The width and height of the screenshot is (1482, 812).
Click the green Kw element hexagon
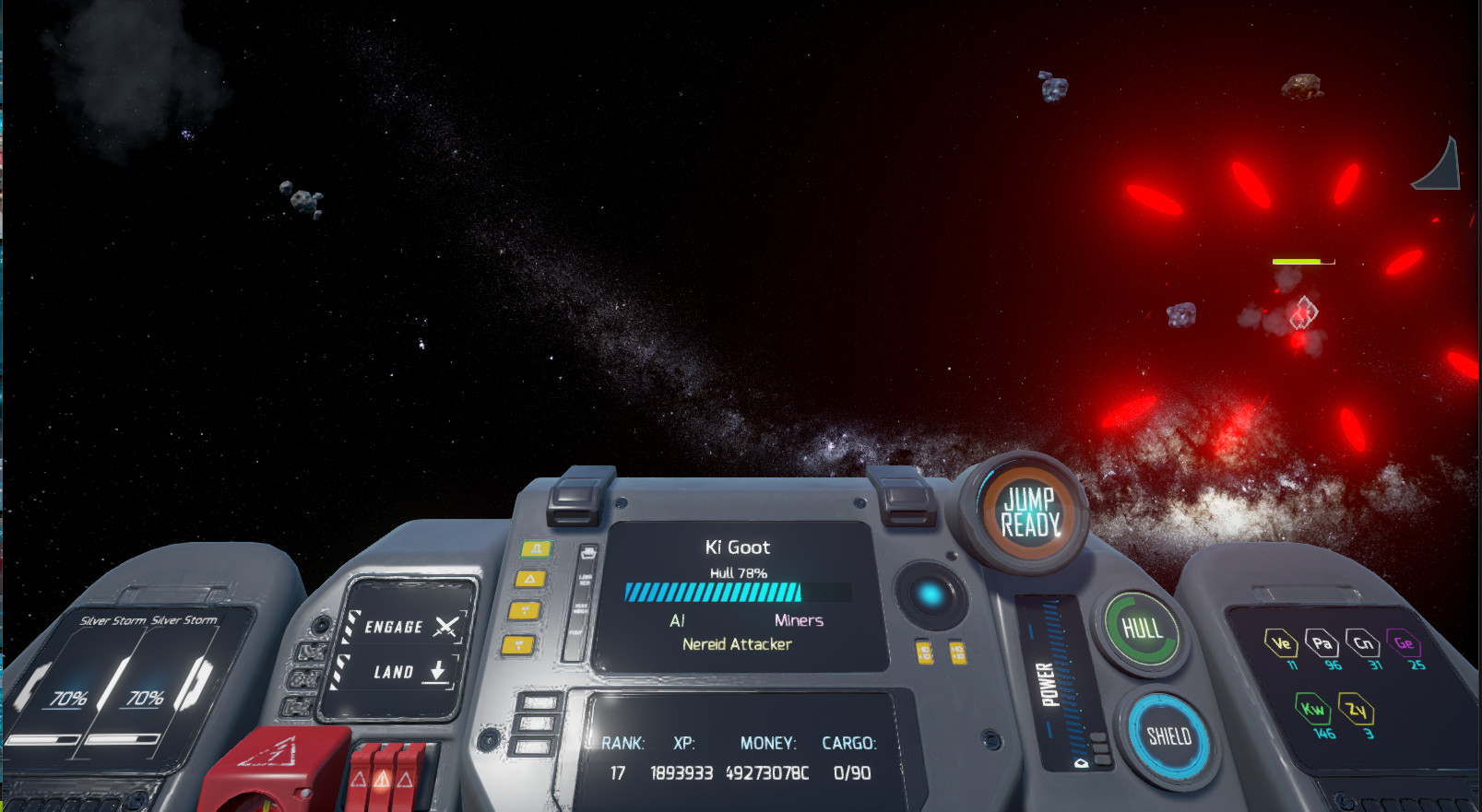tap(1312, 709)
